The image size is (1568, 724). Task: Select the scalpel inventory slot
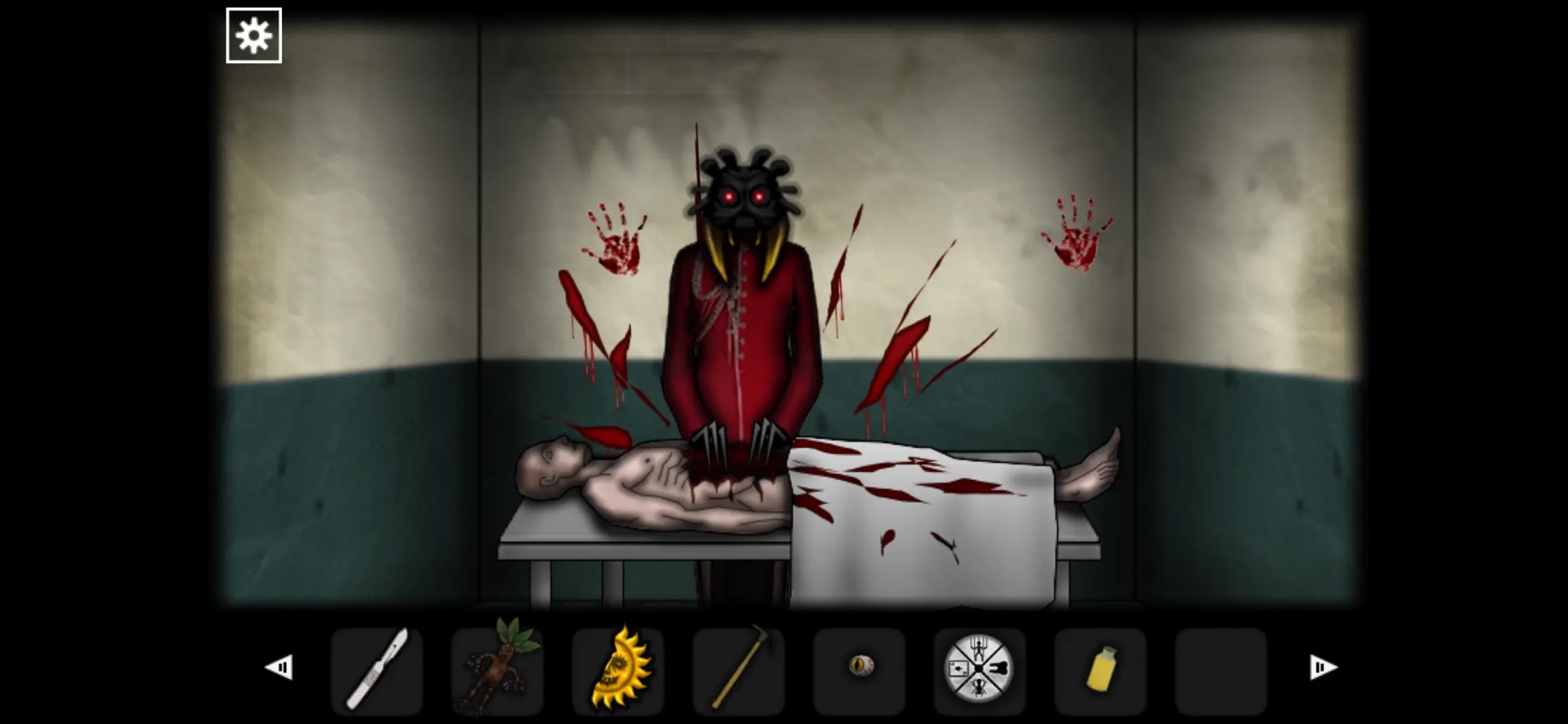pyautogui.click(x=377, y=670)
